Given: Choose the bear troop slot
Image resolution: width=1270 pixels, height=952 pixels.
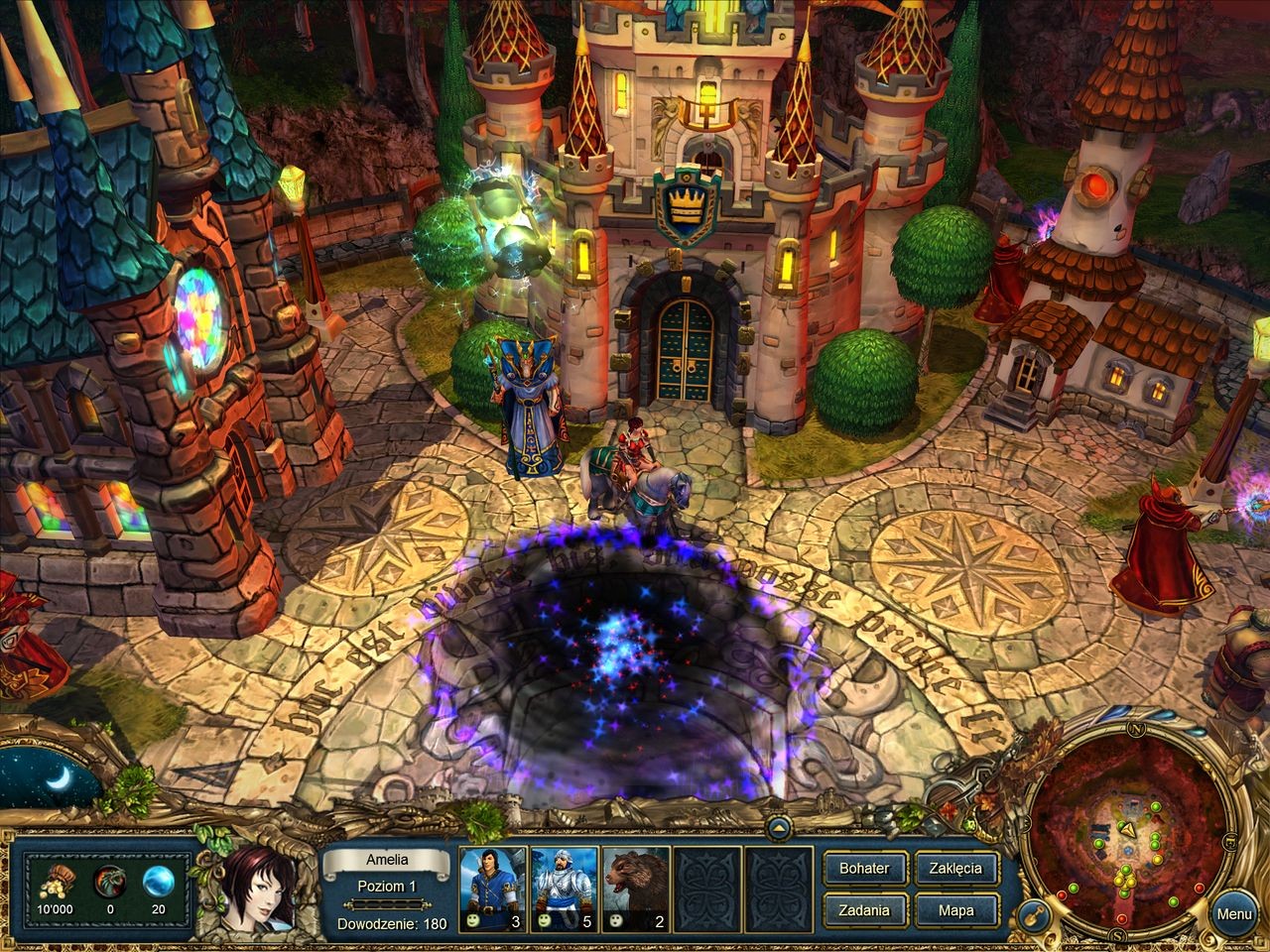Looking at the screenshot, I should pyautogui.click(x=636, y=889).
